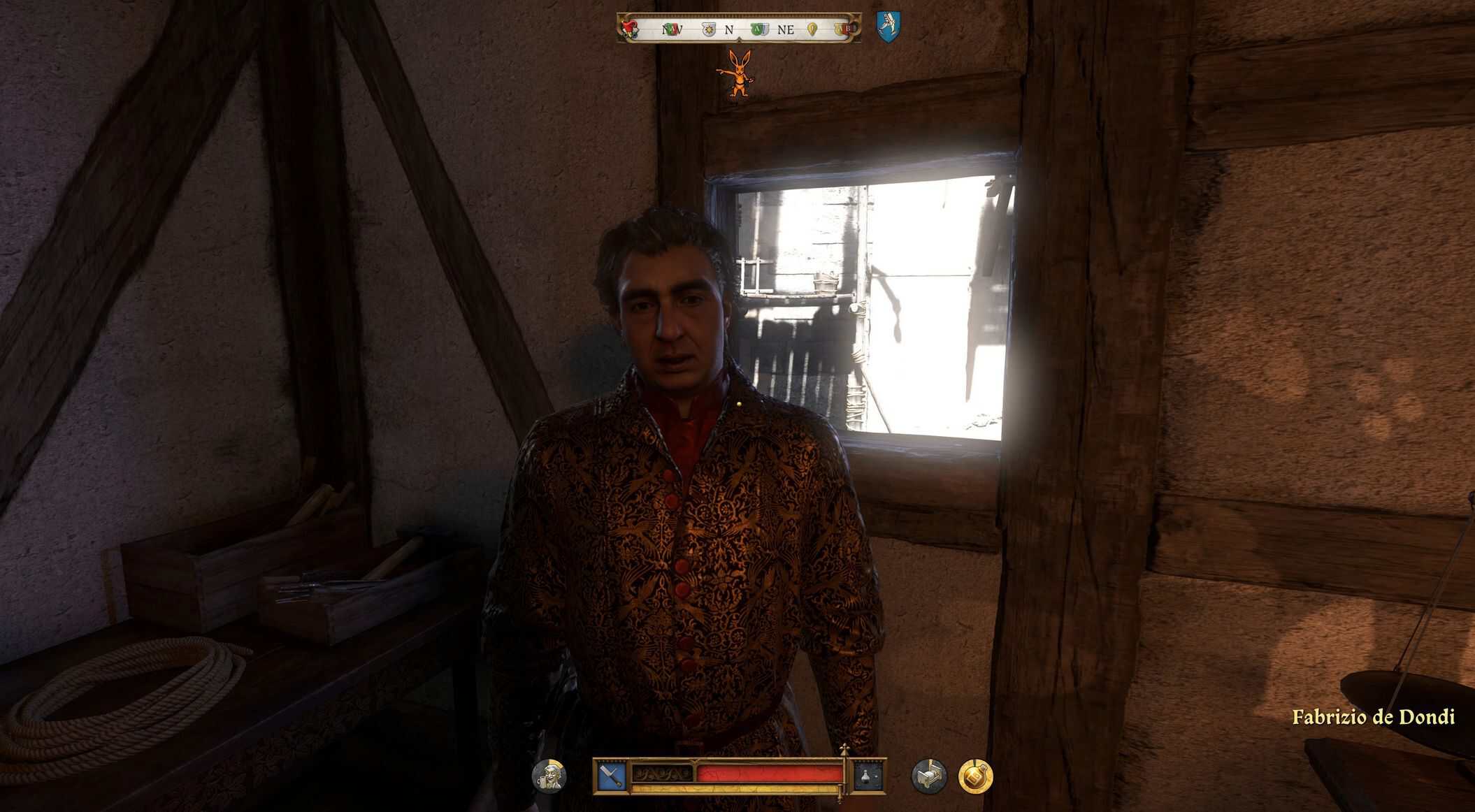
Task: Select the blue coat of arms beside compass
Action: (x=888, y=28)
